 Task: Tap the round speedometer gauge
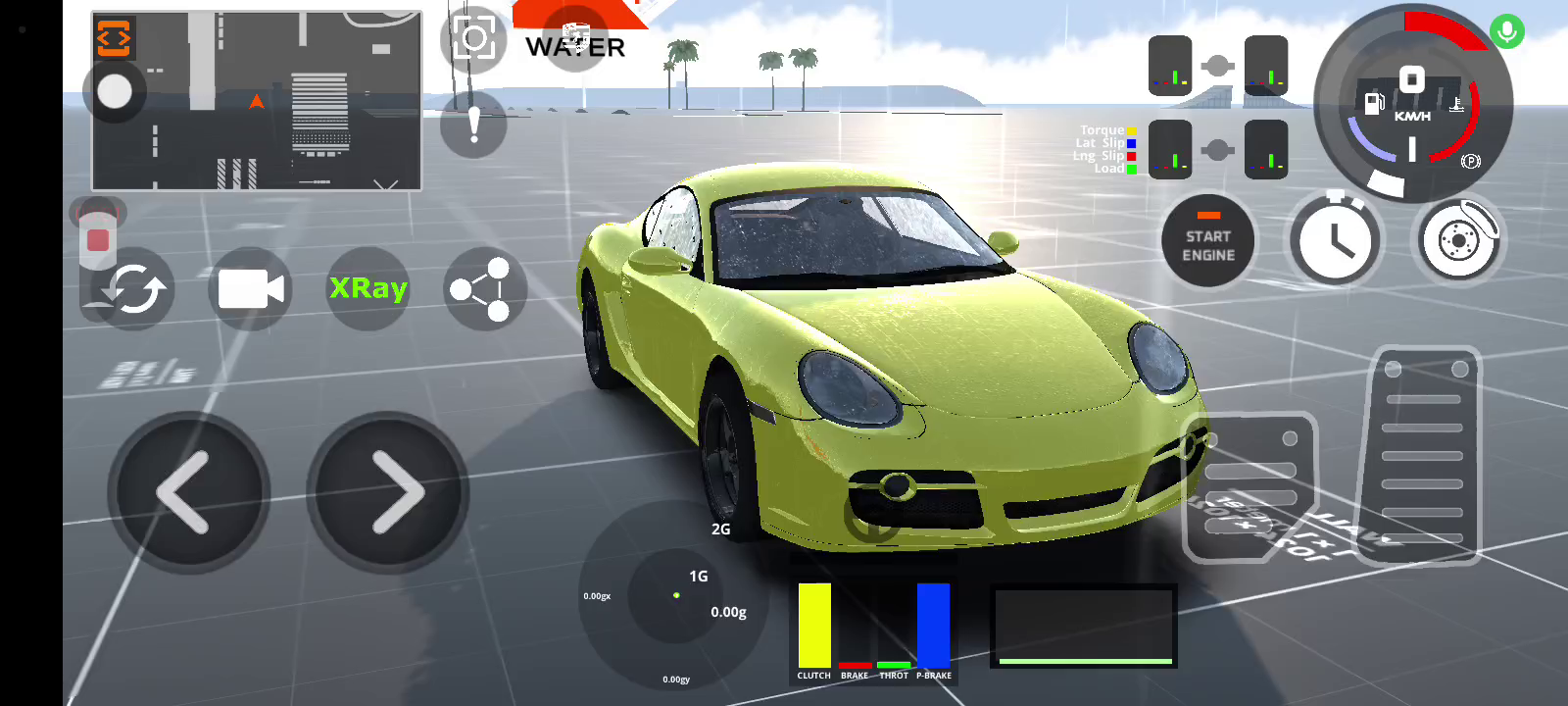point(1412,103)
